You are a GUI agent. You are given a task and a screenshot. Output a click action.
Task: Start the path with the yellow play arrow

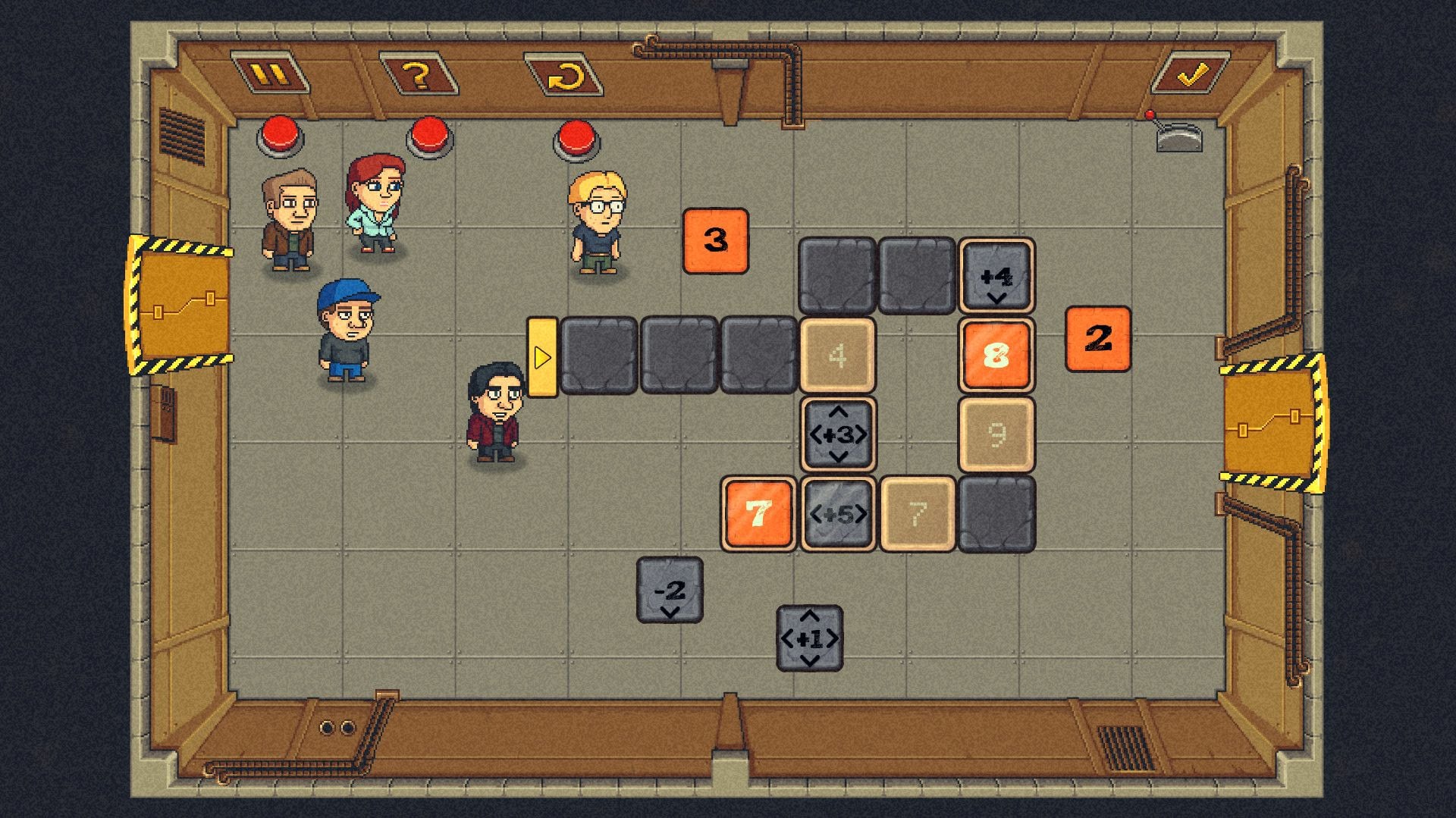[x=541, y=357]
